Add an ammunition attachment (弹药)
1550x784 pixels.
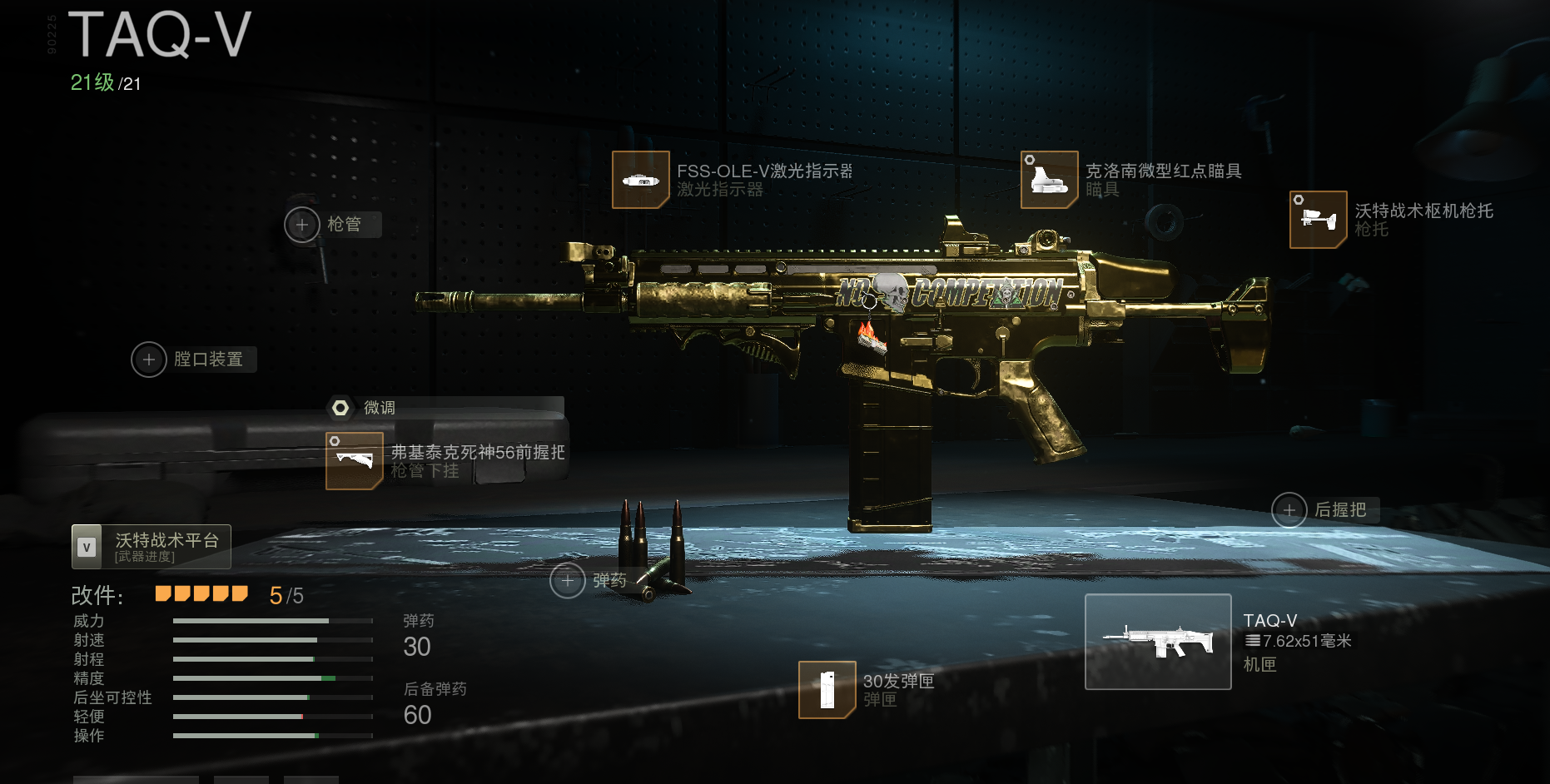click(568, 581)
